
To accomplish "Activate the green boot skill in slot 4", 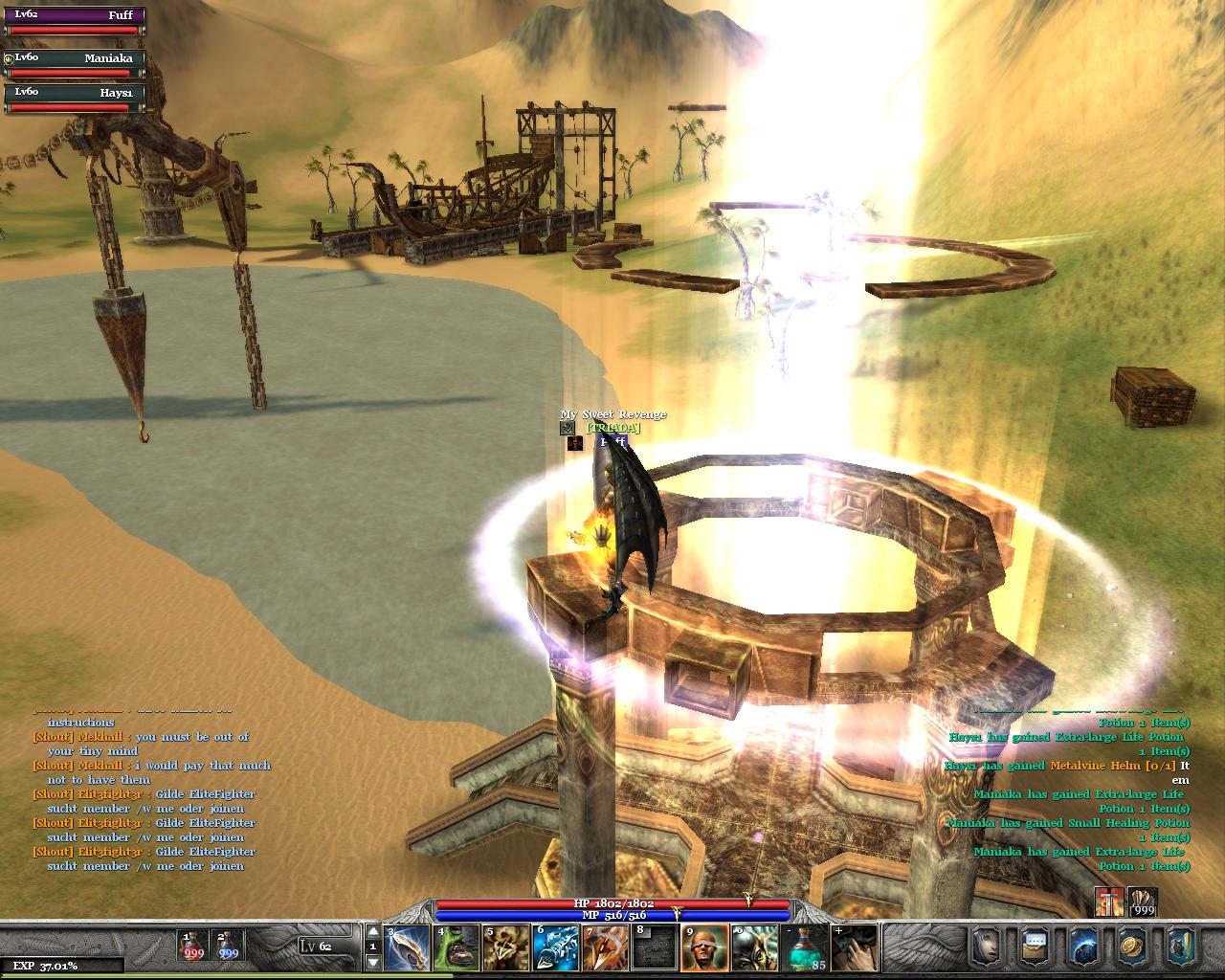I will pyautogui.click(x=457, y=947).
